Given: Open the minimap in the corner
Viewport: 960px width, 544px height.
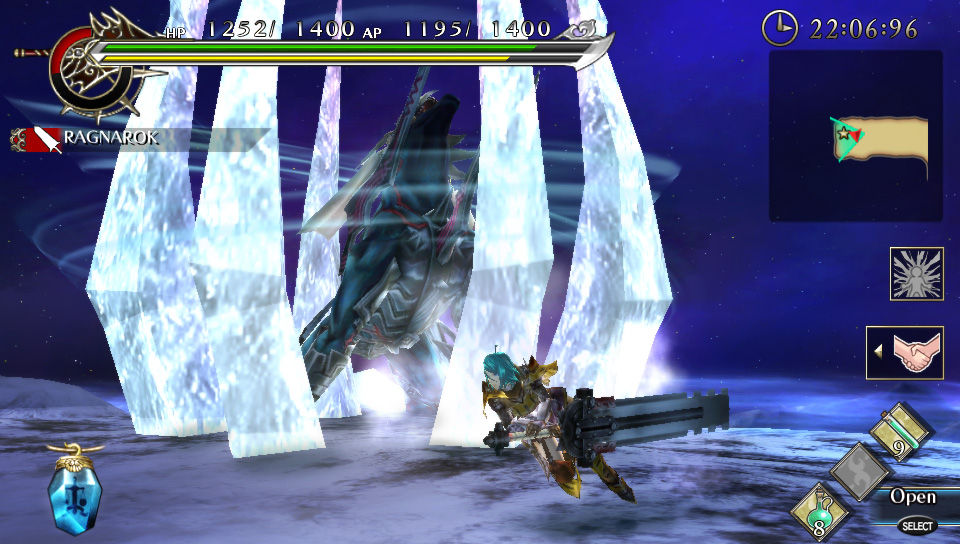Looking at the screenshot, I should tap(855, 136).
